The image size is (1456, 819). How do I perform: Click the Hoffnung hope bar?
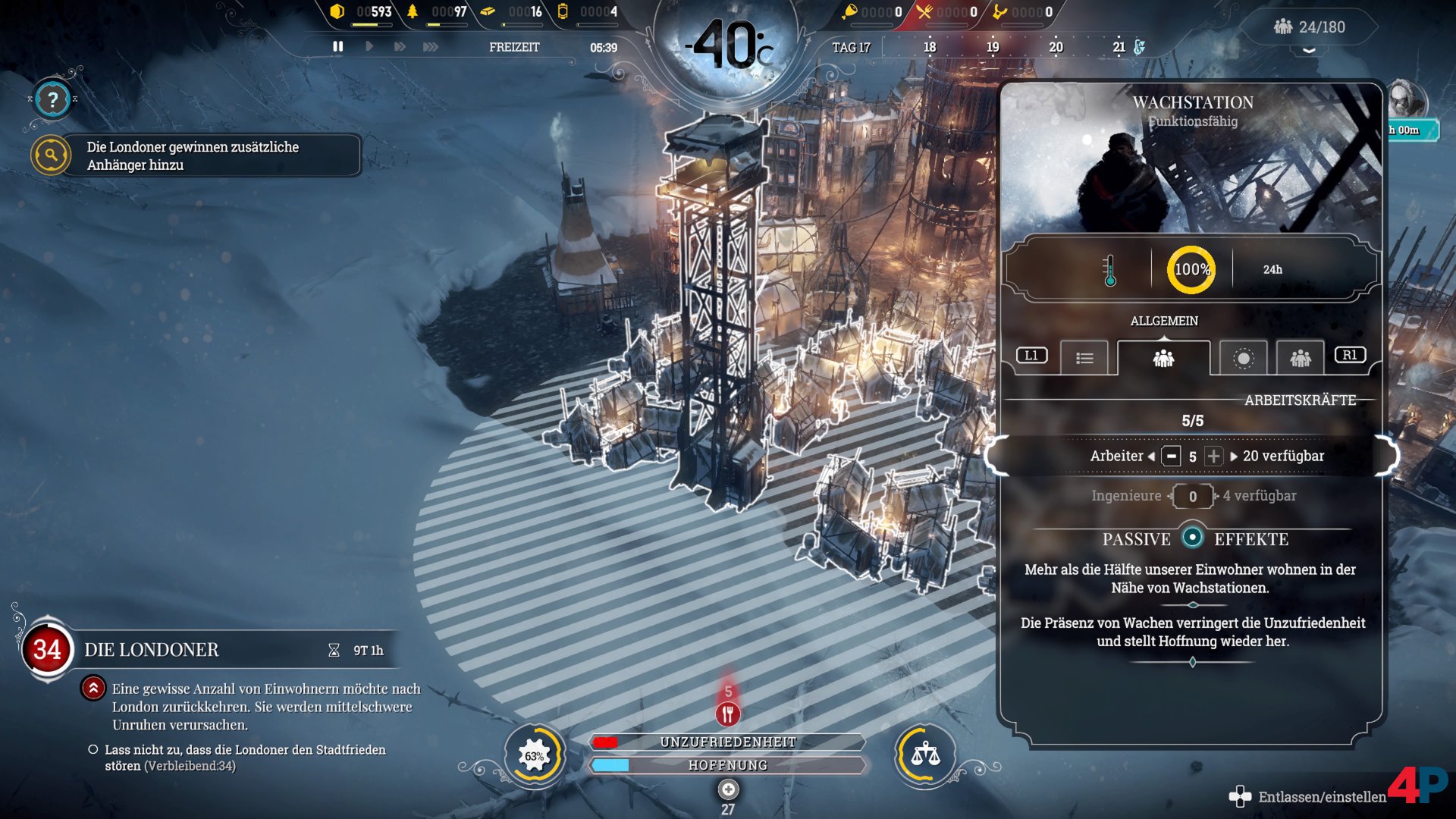728,765
